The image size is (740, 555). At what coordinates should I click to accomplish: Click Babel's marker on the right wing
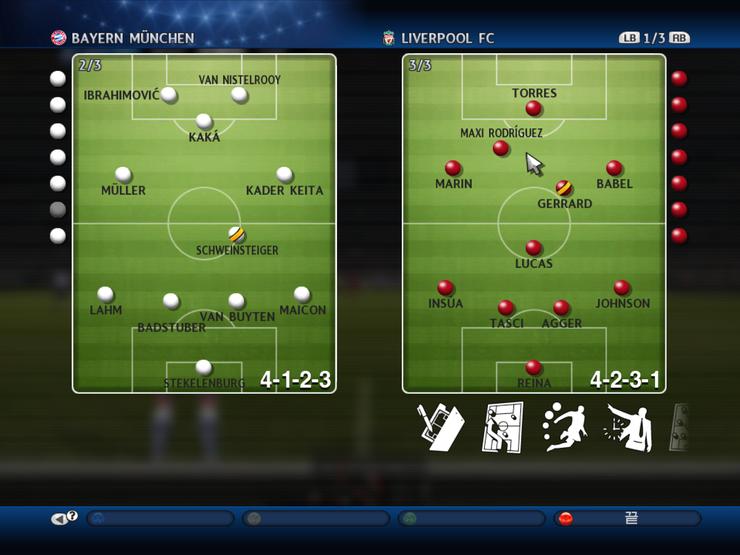coord(614,168)
